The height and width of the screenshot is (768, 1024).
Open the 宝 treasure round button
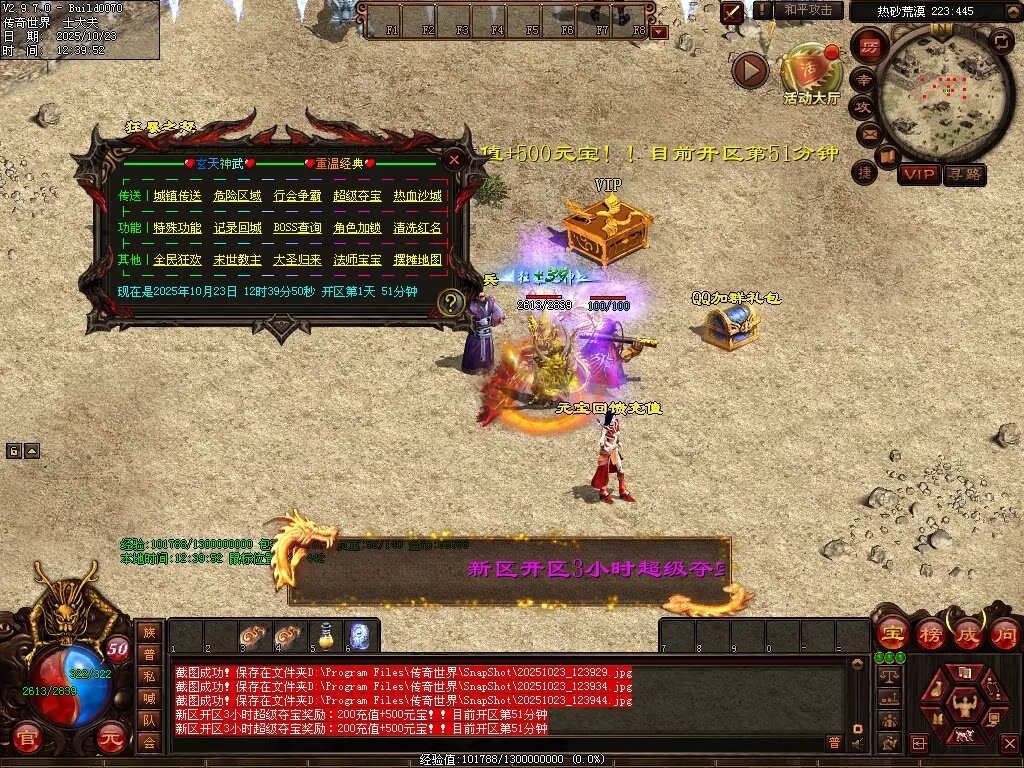[891, 633]
